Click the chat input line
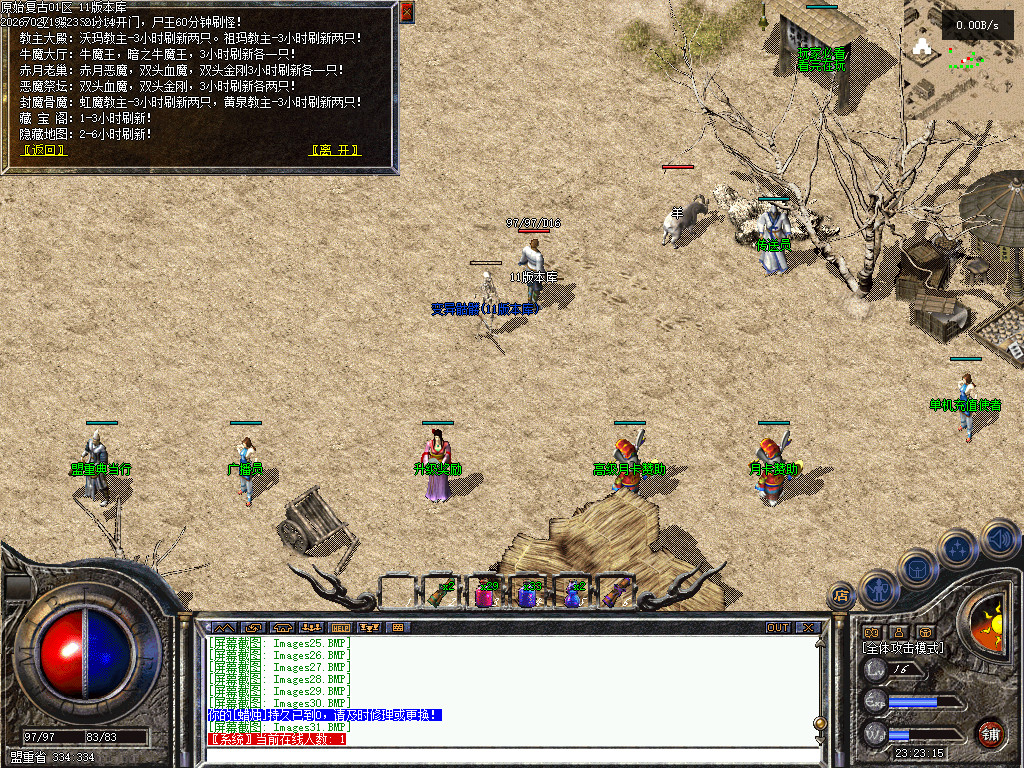Image resolution: width=1024 pixels, height=768 pixels. tap(510, 755)
